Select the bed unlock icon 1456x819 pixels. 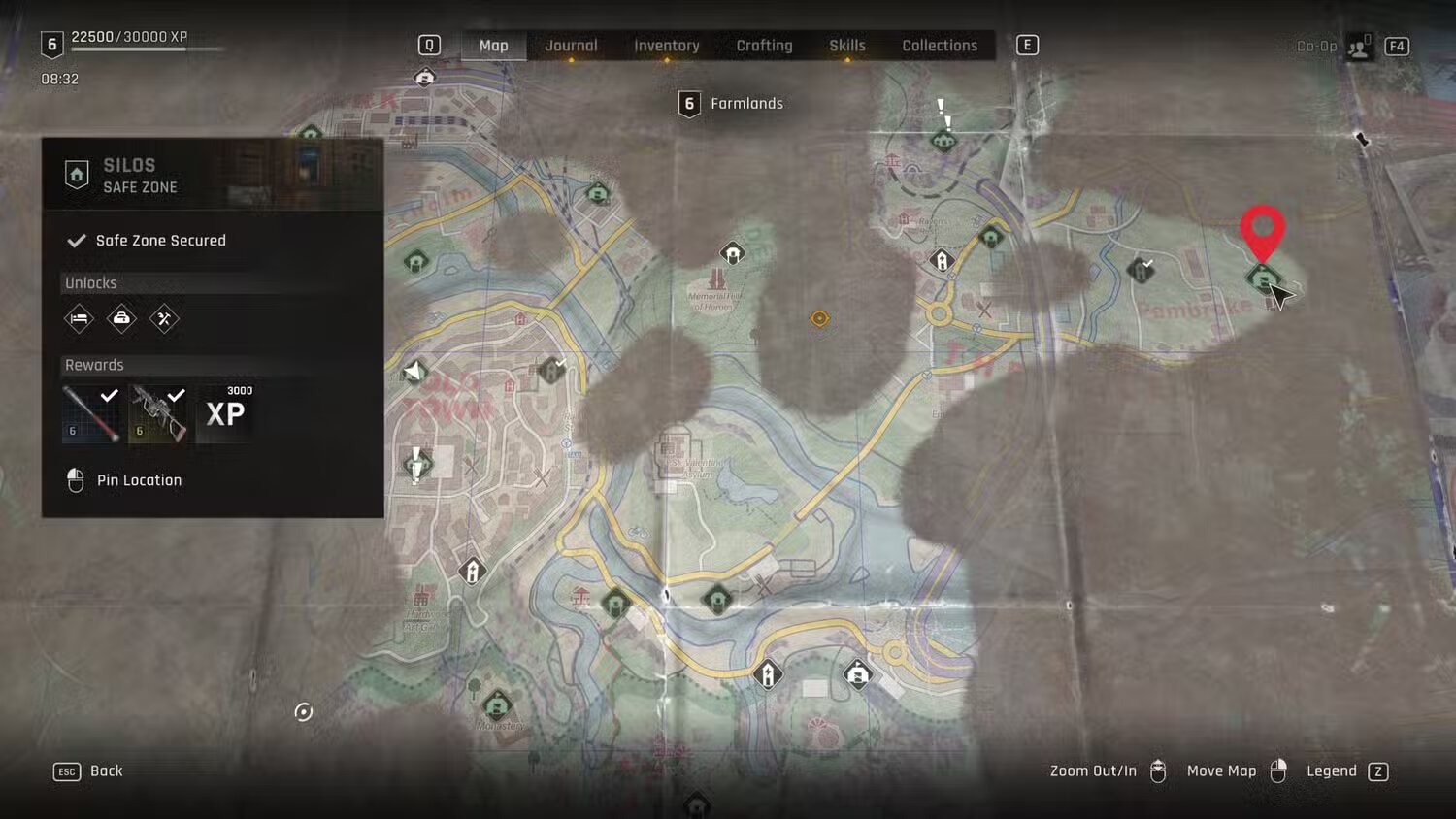click(79, 318)
